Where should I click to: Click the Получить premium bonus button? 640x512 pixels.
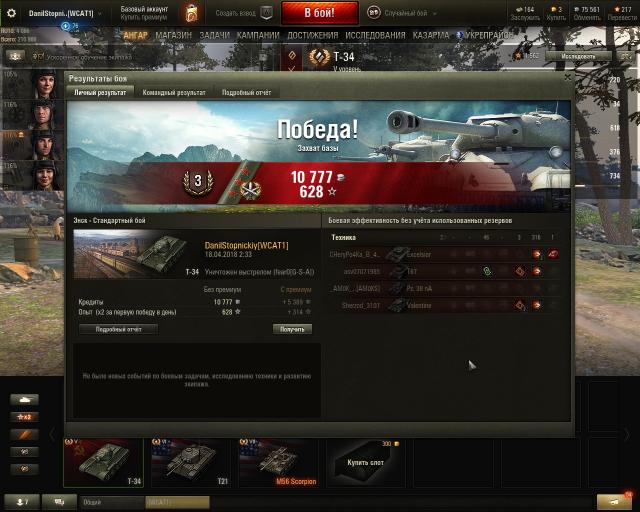pos(292,328)
